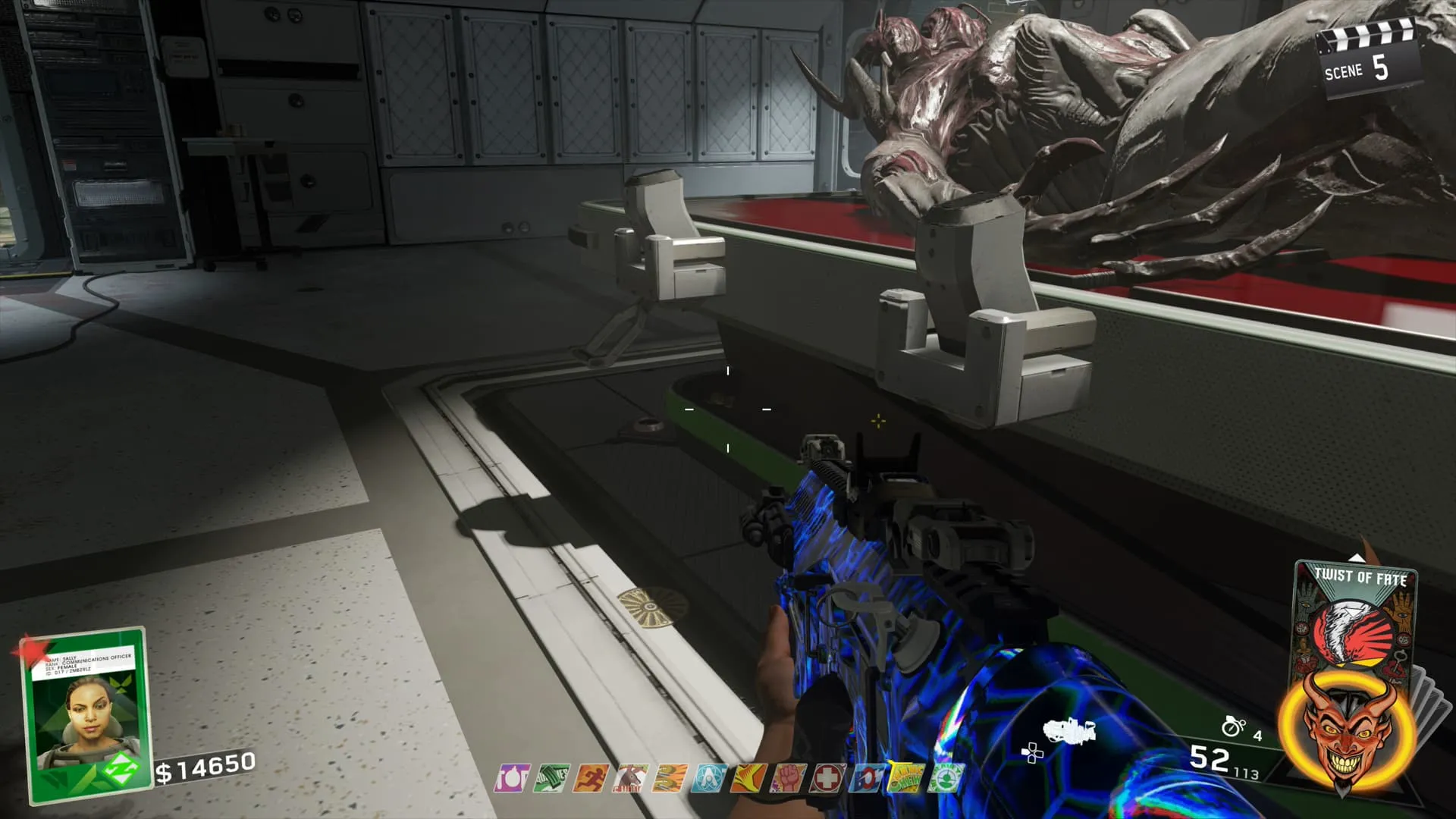
Task: Click the white weapon silhouette icon
Action: (x=1069, y=732)
